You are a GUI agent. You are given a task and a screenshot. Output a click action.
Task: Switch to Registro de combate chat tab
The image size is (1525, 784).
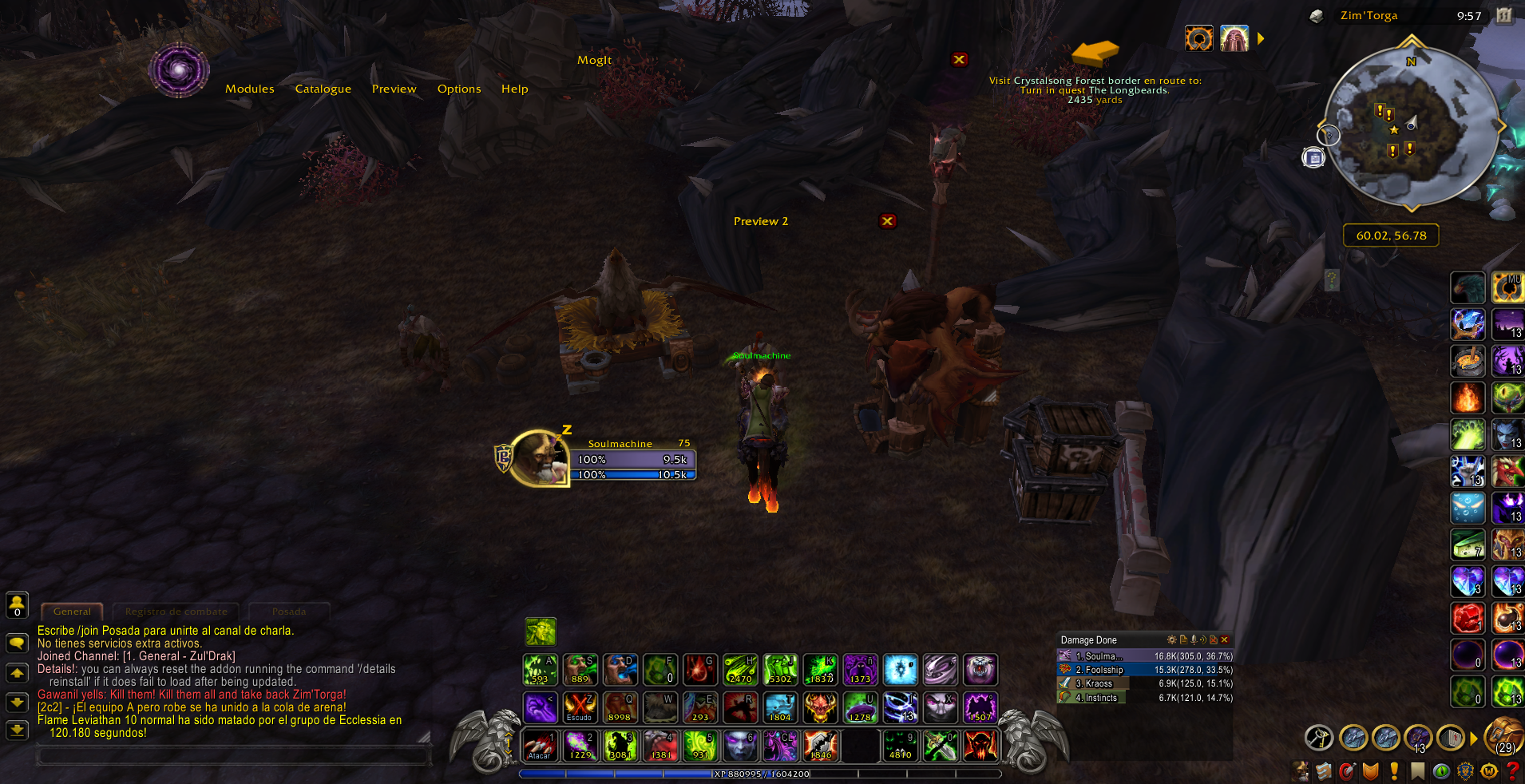tap(176, 612)
